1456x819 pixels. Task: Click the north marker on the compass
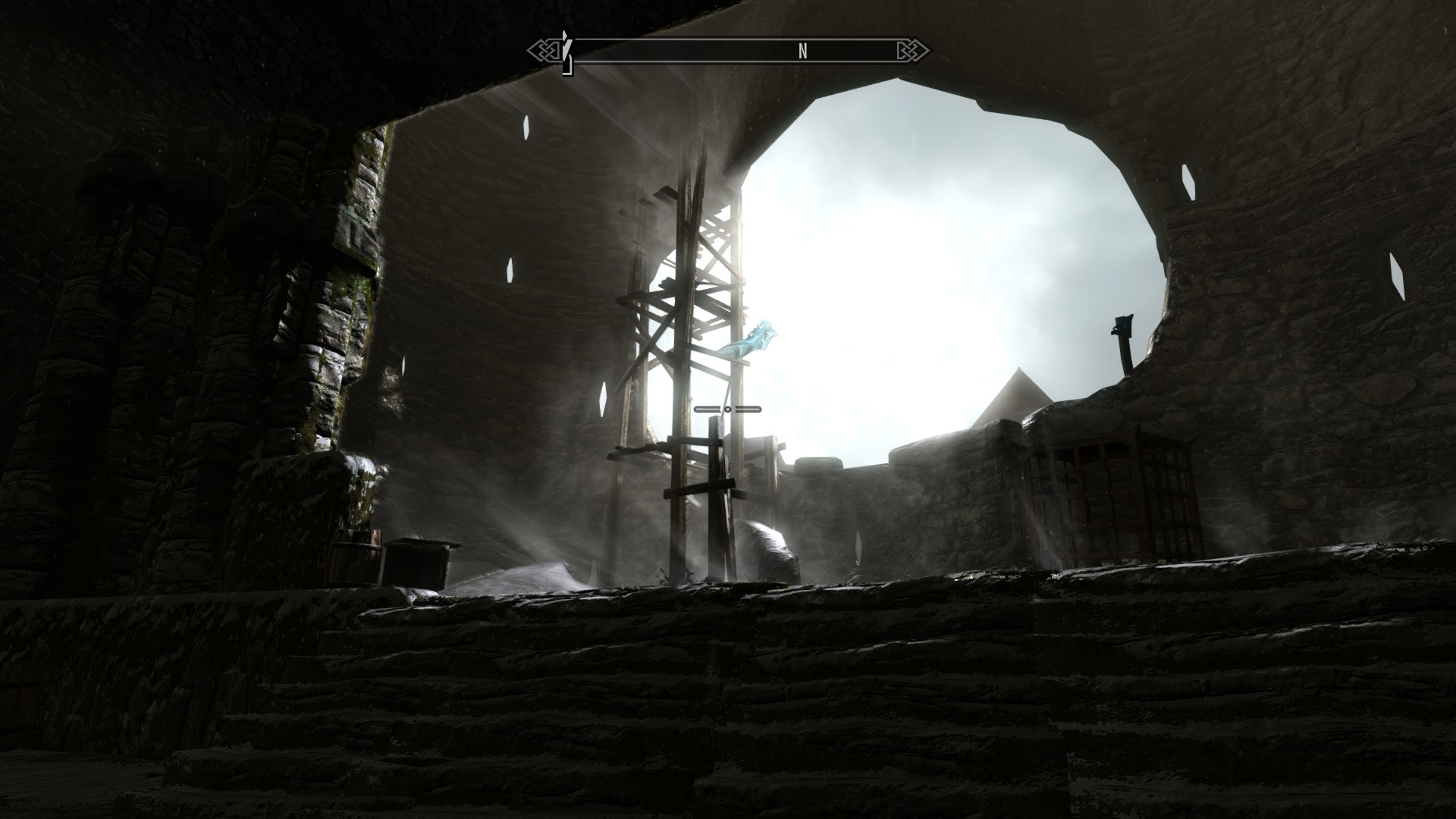click(802, 52)
